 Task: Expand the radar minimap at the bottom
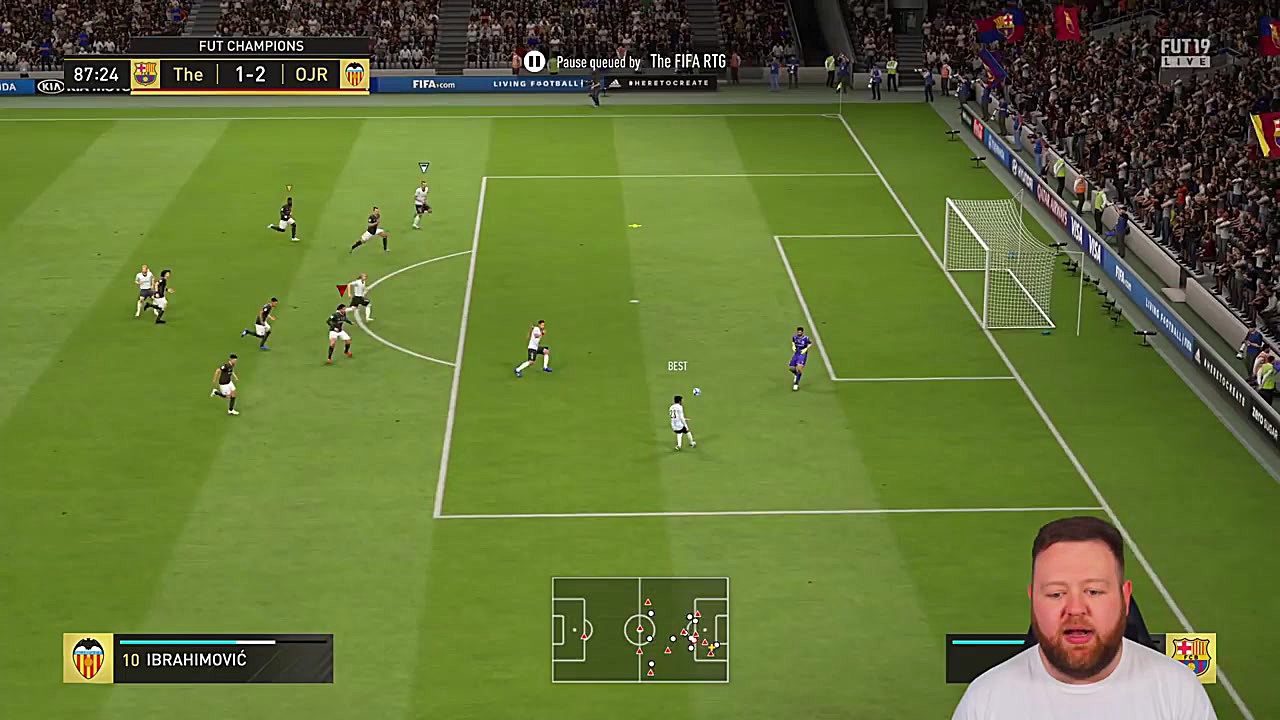pyautogui.click(x=640, y=629)
